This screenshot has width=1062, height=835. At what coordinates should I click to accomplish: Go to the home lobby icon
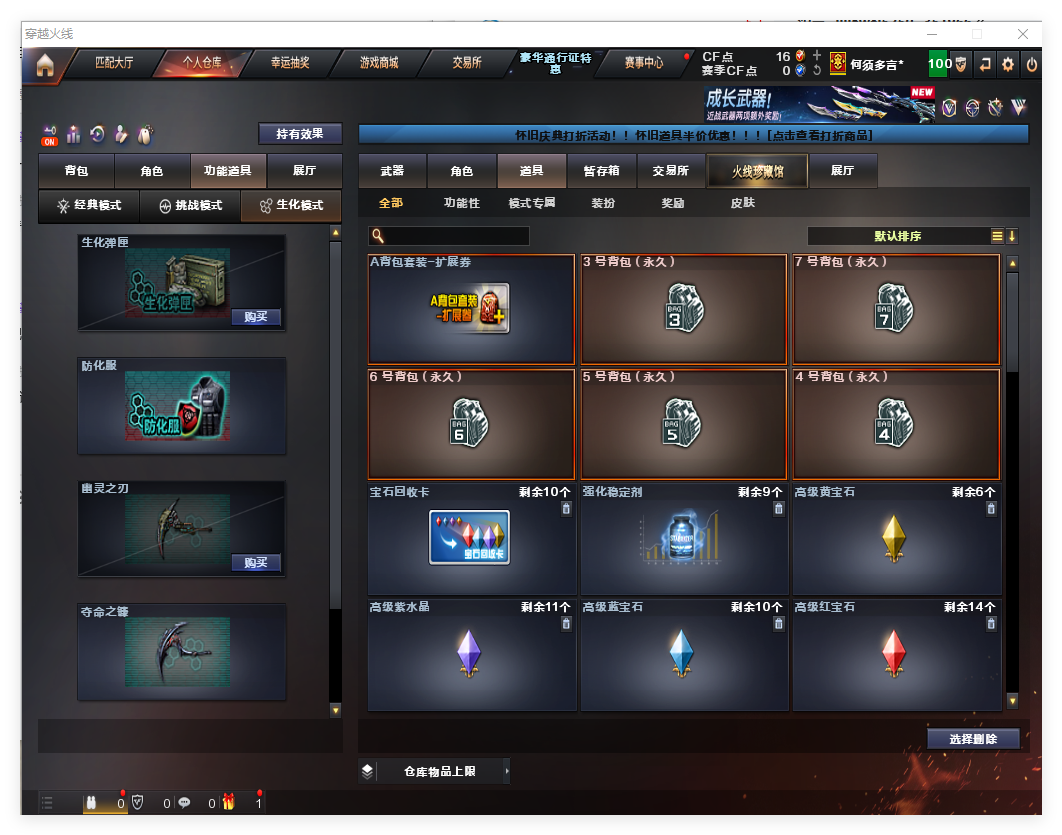coord(44,66)
